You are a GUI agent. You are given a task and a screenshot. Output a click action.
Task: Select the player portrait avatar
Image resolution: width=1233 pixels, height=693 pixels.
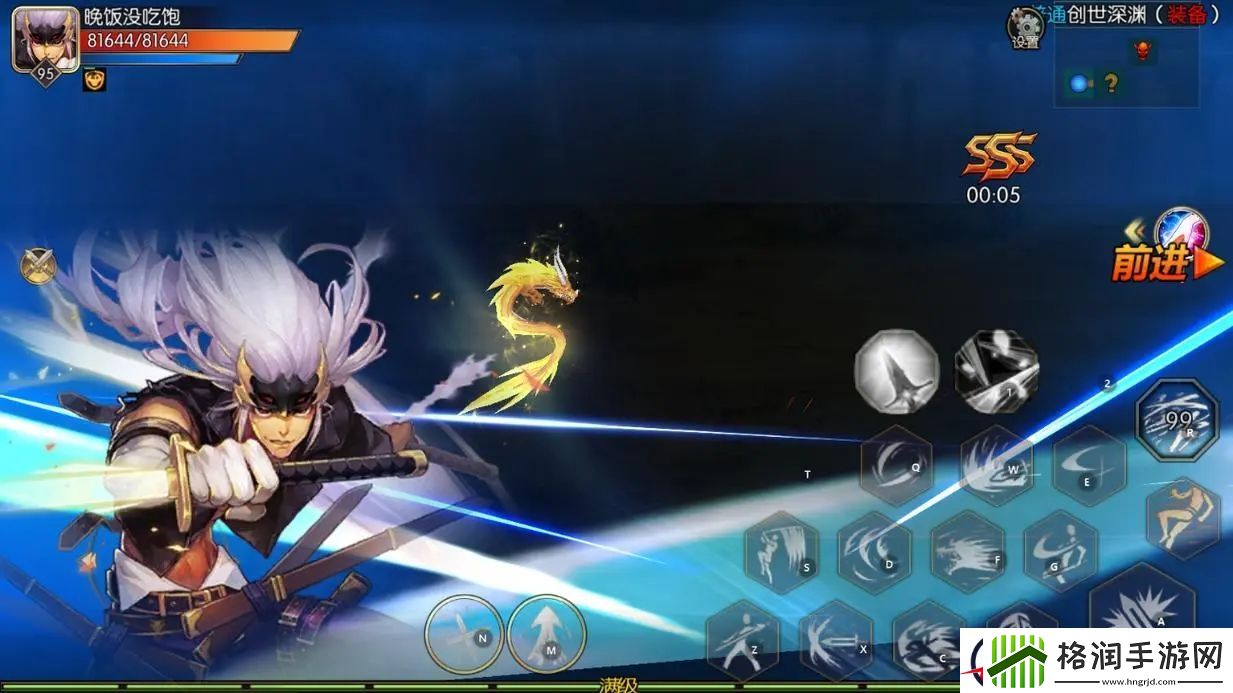45,38
